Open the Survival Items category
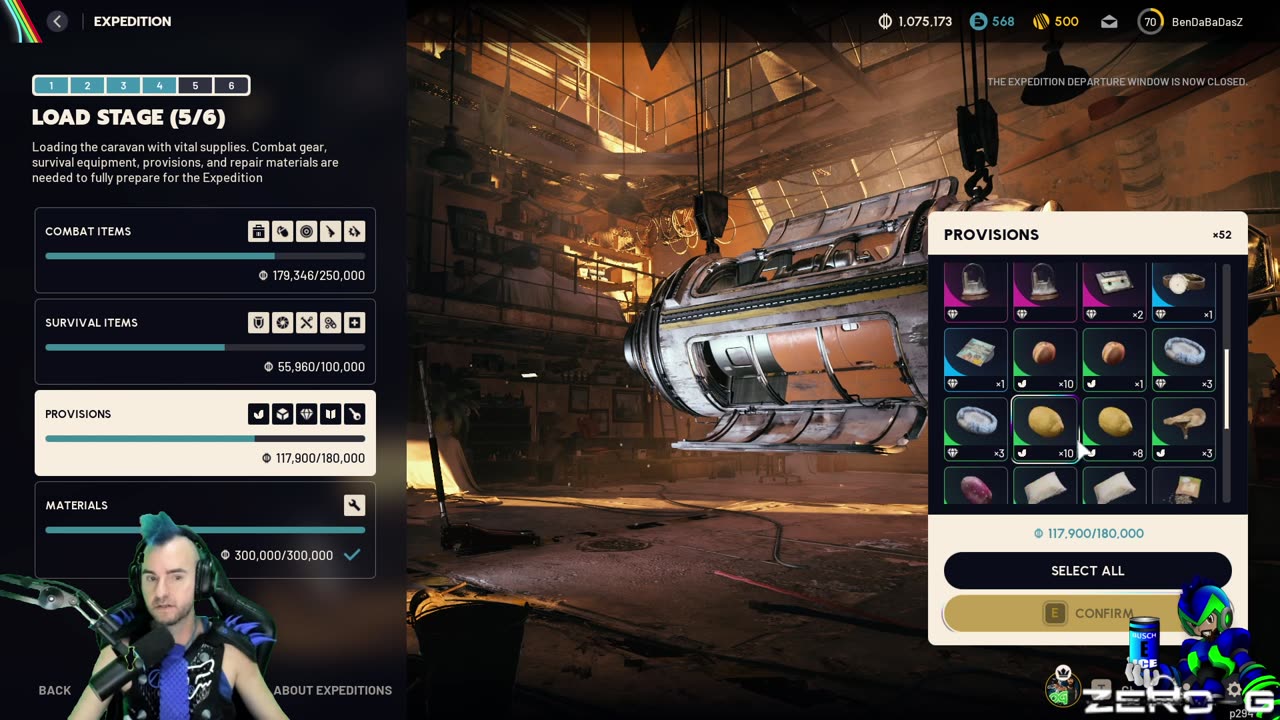This screenshot has width=1280, height=720. click(x=205, y=342)
